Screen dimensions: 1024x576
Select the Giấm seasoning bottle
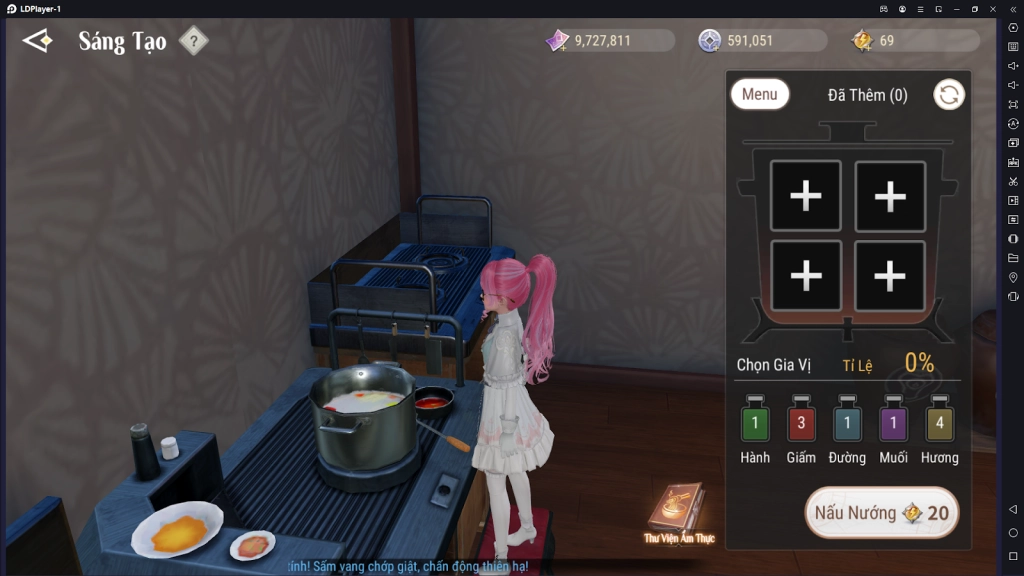[801, 423]
